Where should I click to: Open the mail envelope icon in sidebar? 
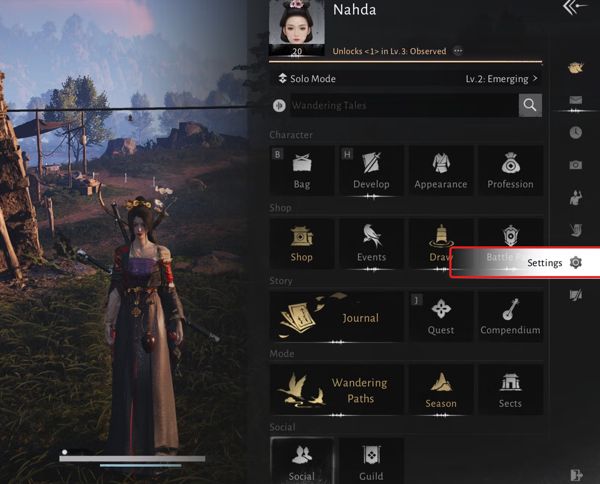(575, 100)
